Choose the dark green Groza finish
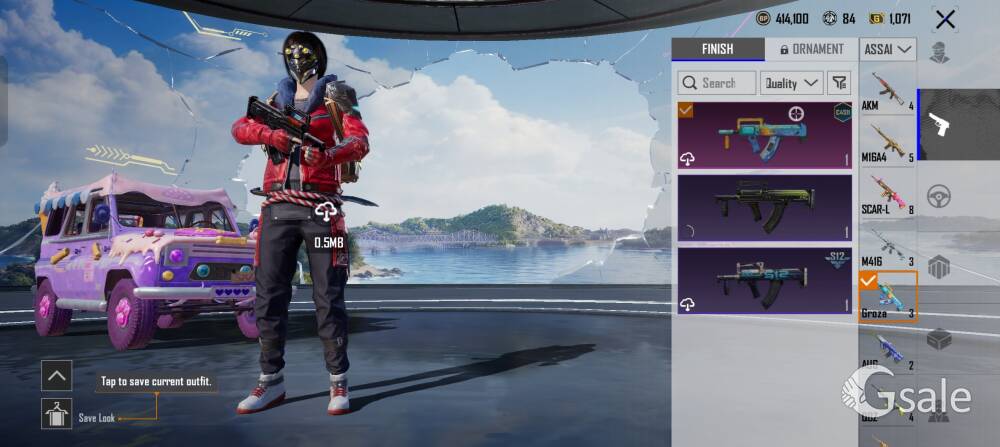1000x447 pixels. [x=765, y=208]
